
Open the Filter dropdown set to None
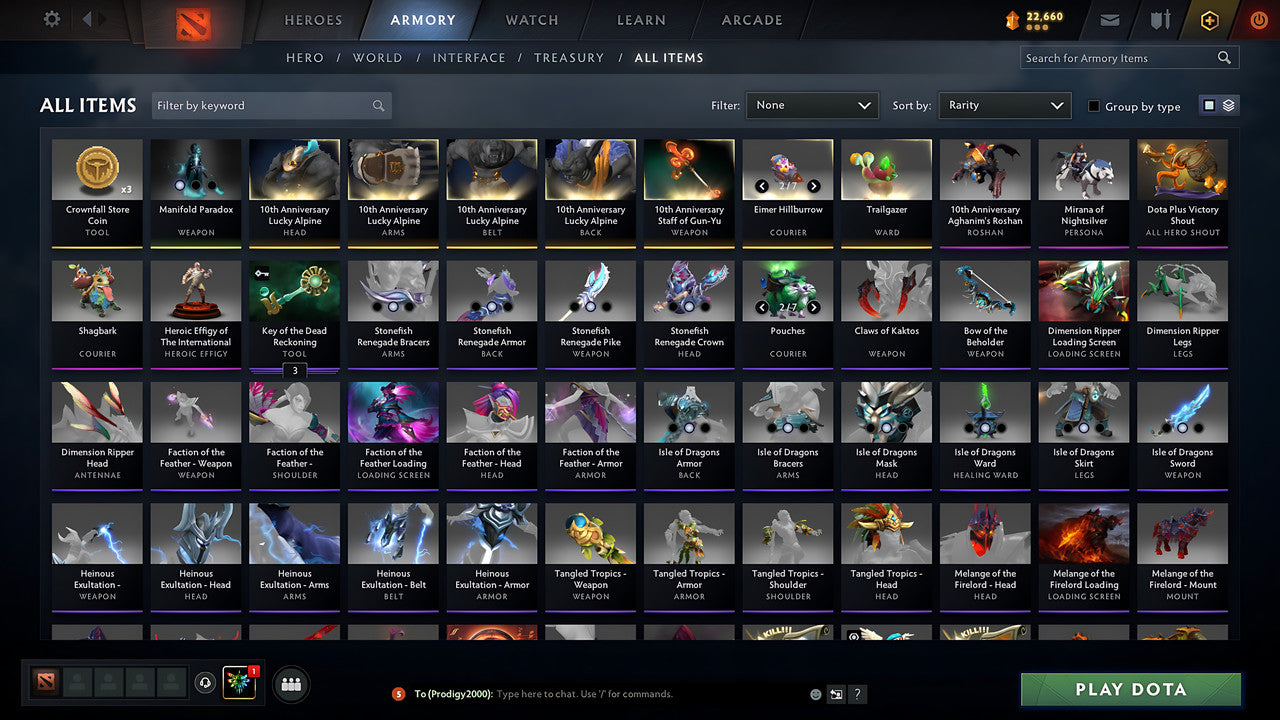pyautogui.click(x=811, y=105)
